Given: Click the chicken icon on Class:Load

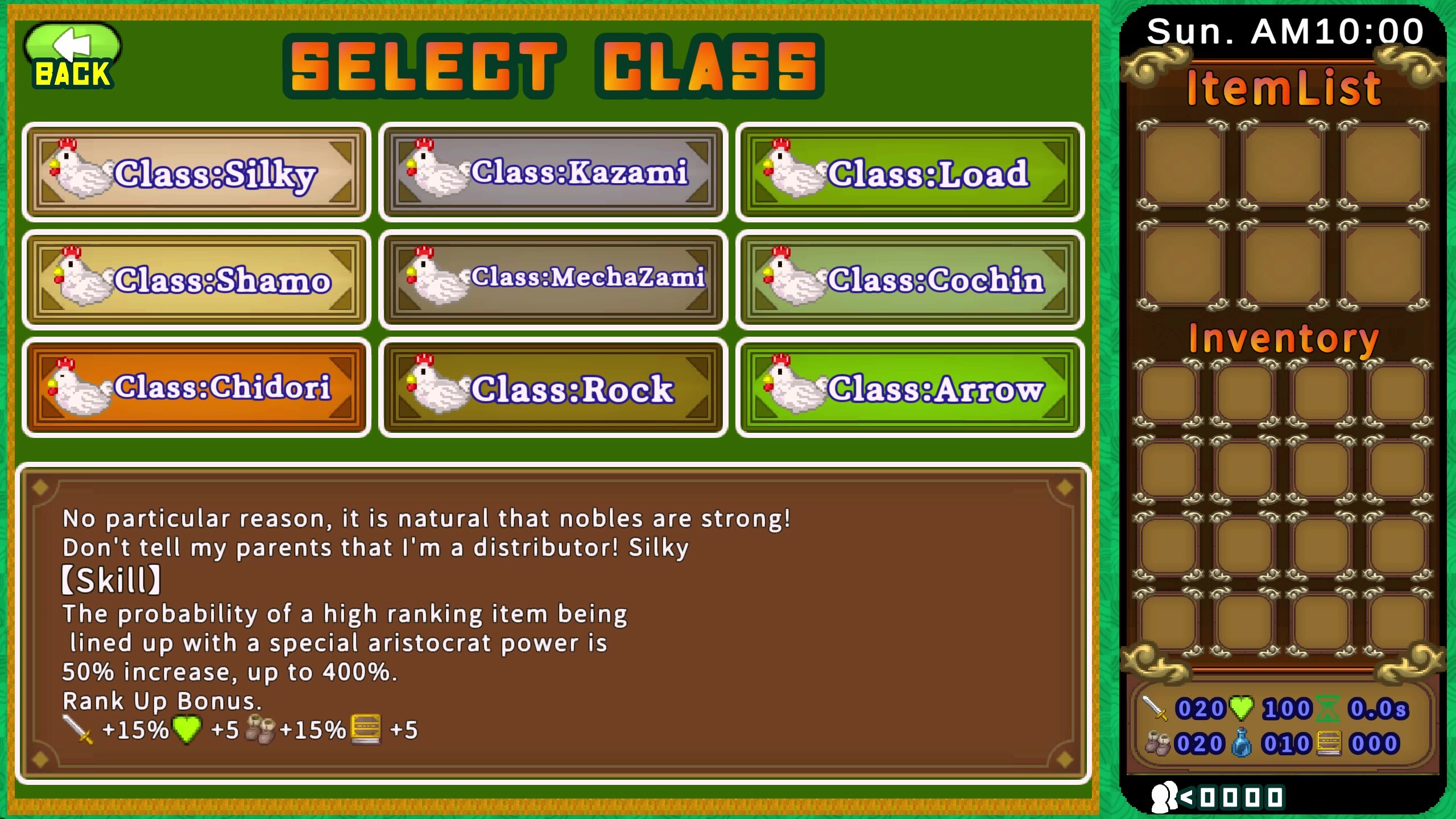Looking at the screenshot, I should pos(793,171).
